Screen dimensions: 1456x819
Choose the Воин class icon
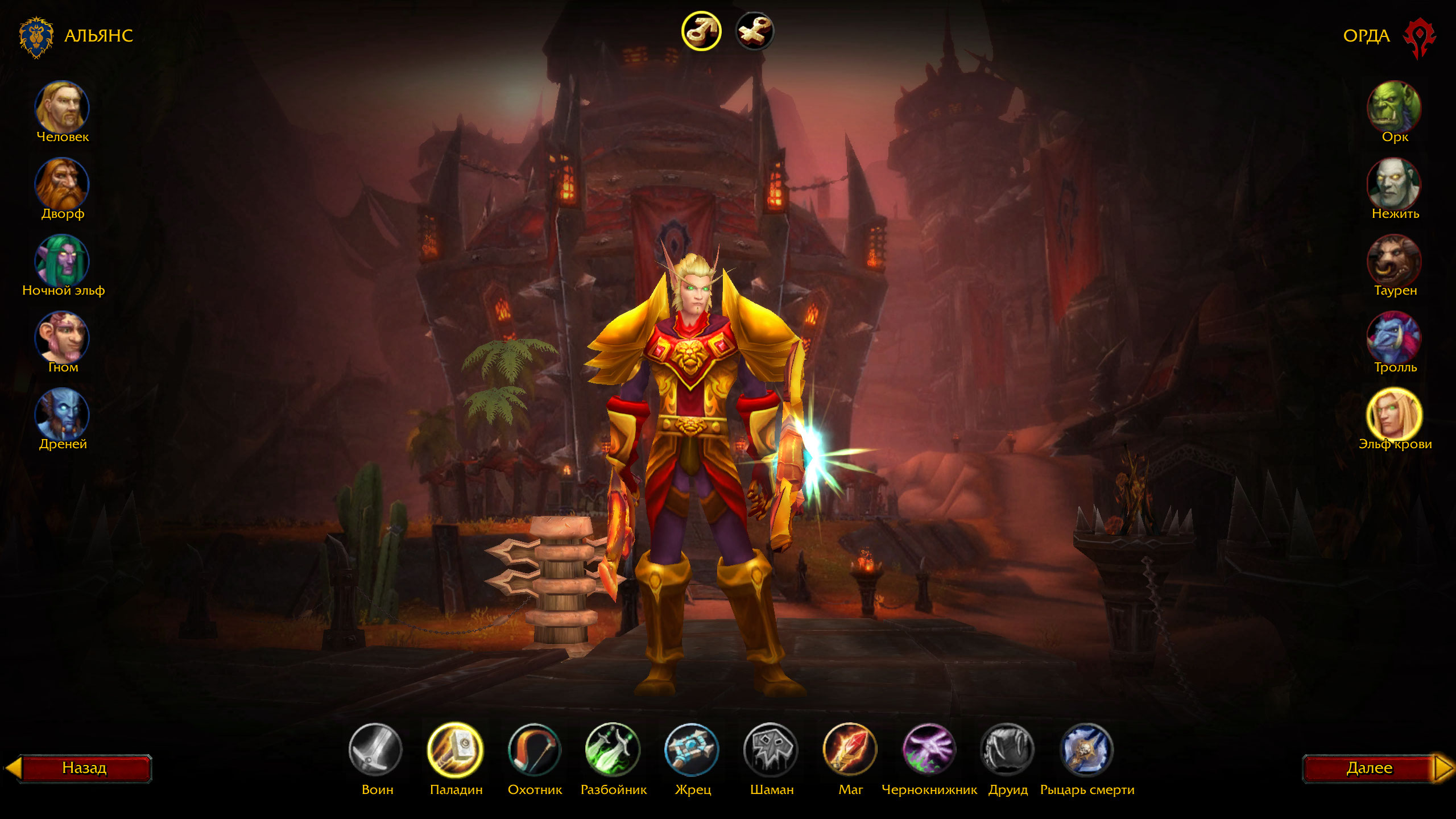click(x=375, y=750)
